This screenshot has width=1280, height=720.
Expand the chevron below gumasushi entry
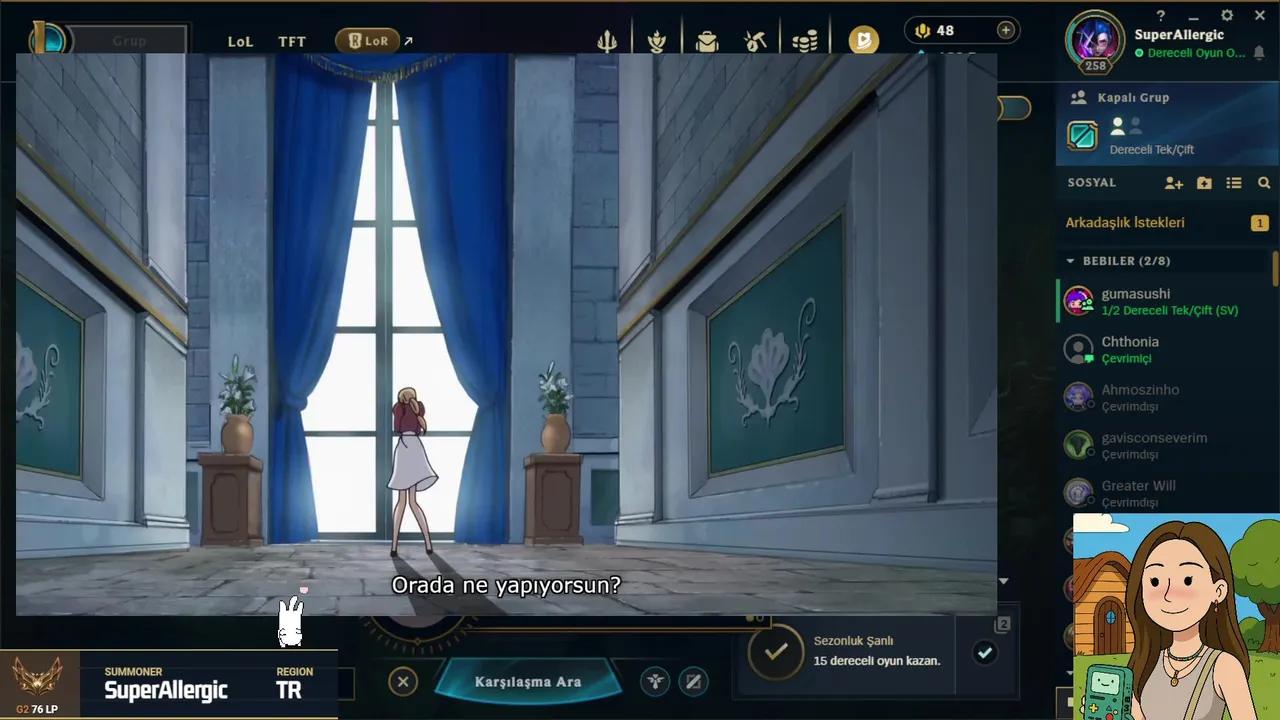pos(1004,579)
